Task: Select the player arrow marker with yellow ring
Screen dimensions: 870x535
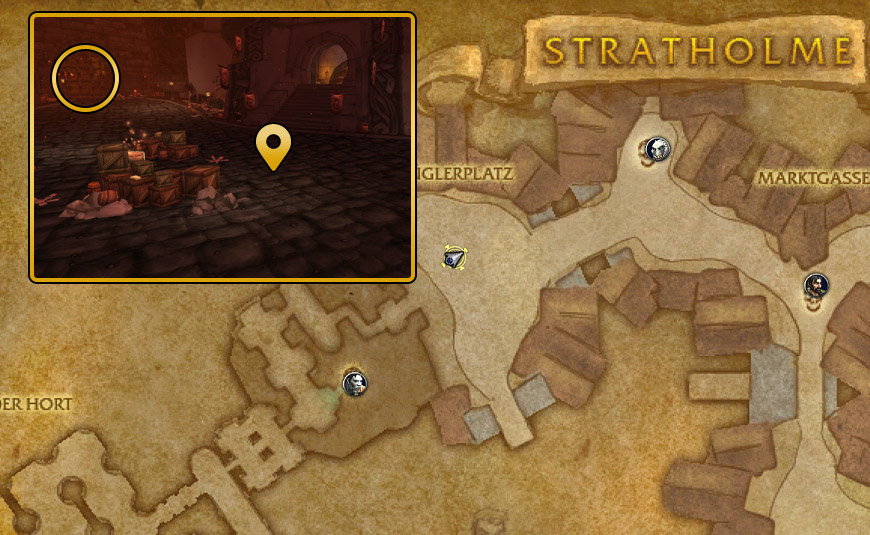Action: tap(455, 258)
